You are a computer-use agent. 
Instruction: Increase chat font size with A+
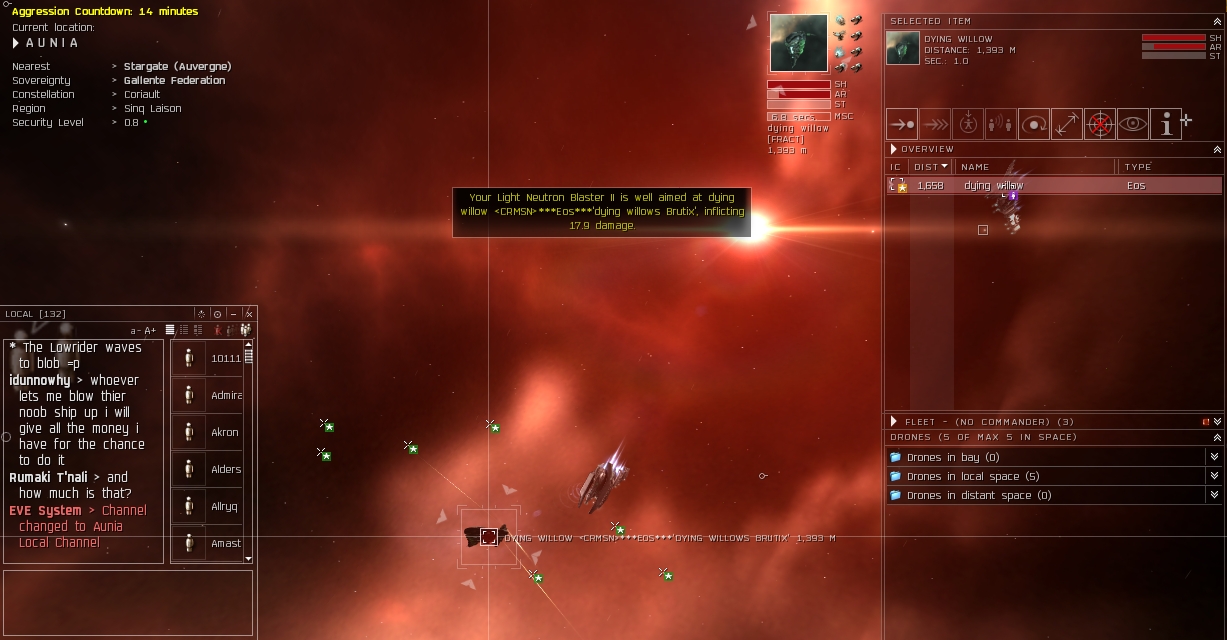(x=150, y=331)
